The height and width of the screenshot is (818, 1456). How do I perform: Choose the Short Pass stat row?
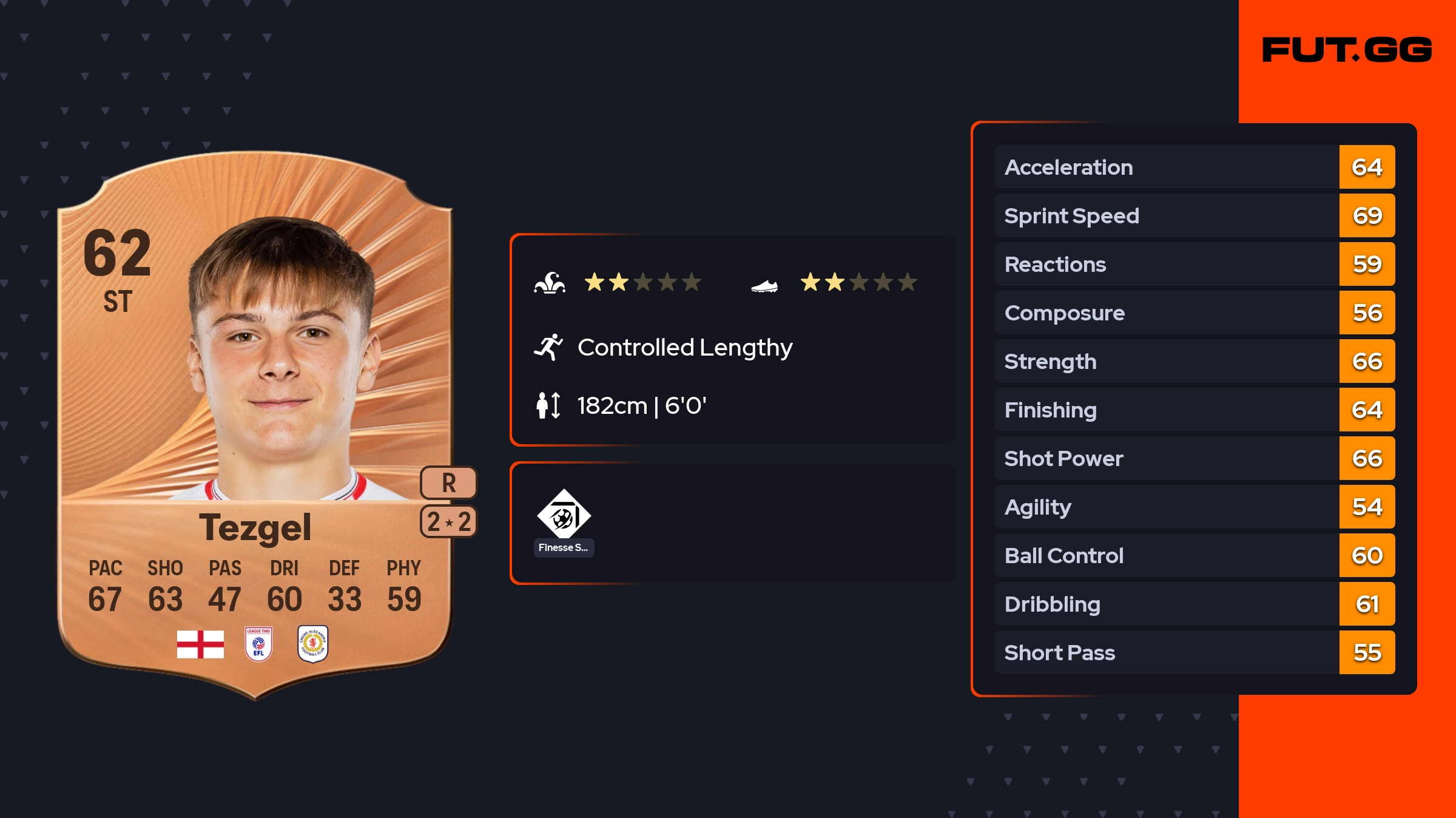(1194, 652)
